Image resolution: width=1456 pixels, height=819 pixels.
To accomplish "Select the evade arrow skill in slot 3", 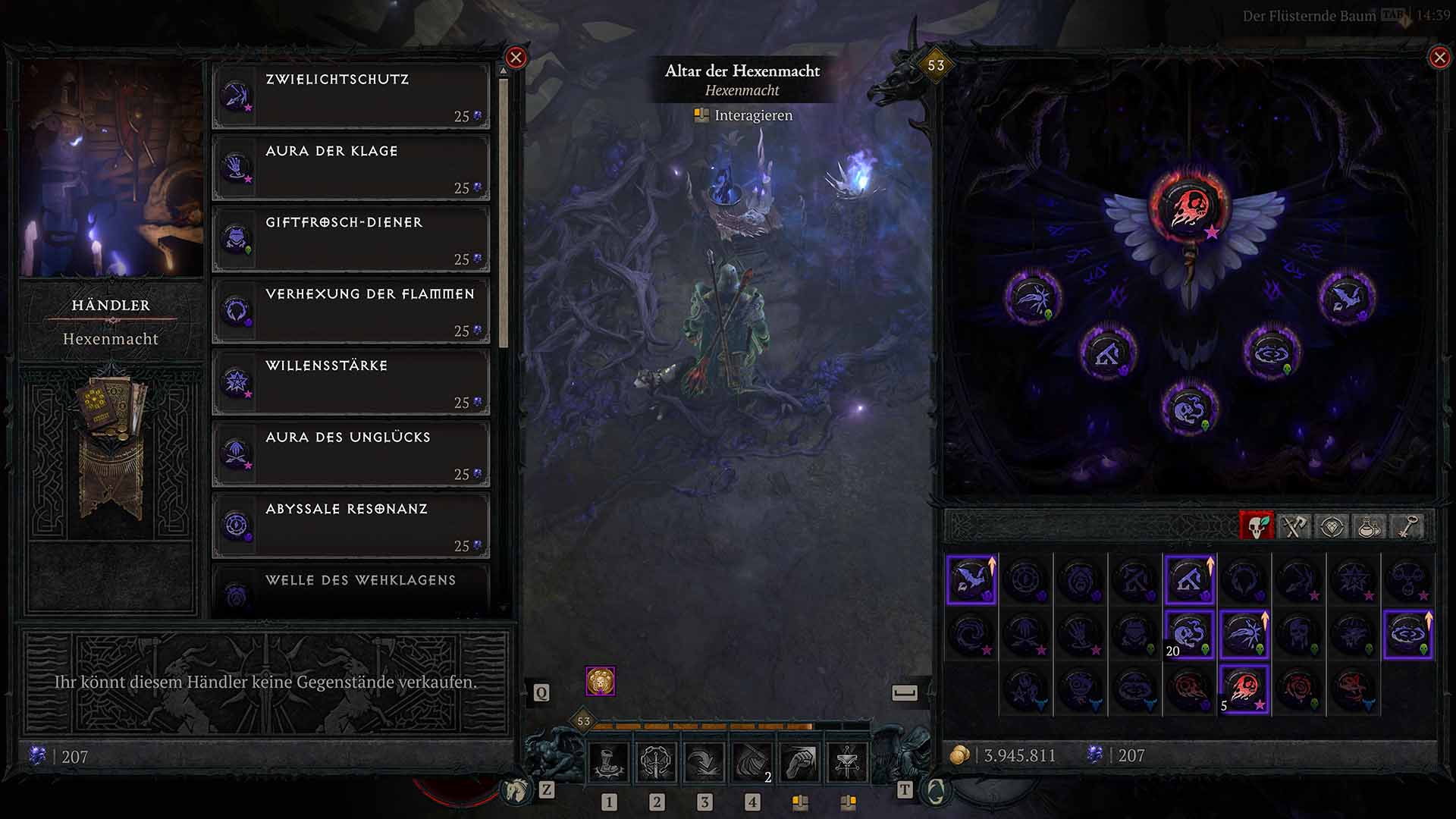I will pos(705,761).
